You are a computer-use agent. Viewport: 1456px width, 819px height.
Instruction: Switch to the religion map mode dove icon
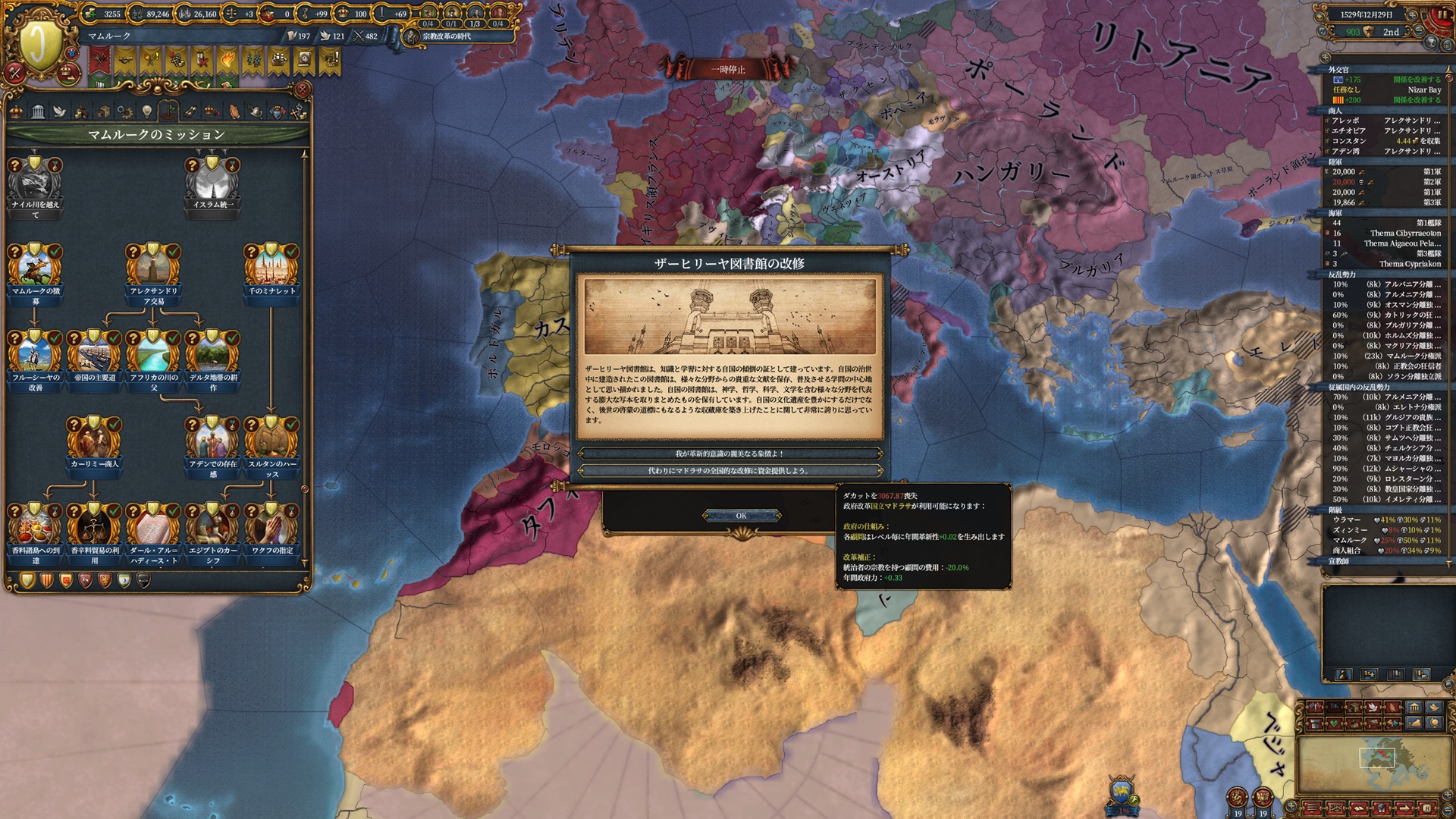[x=1373, y=708]
